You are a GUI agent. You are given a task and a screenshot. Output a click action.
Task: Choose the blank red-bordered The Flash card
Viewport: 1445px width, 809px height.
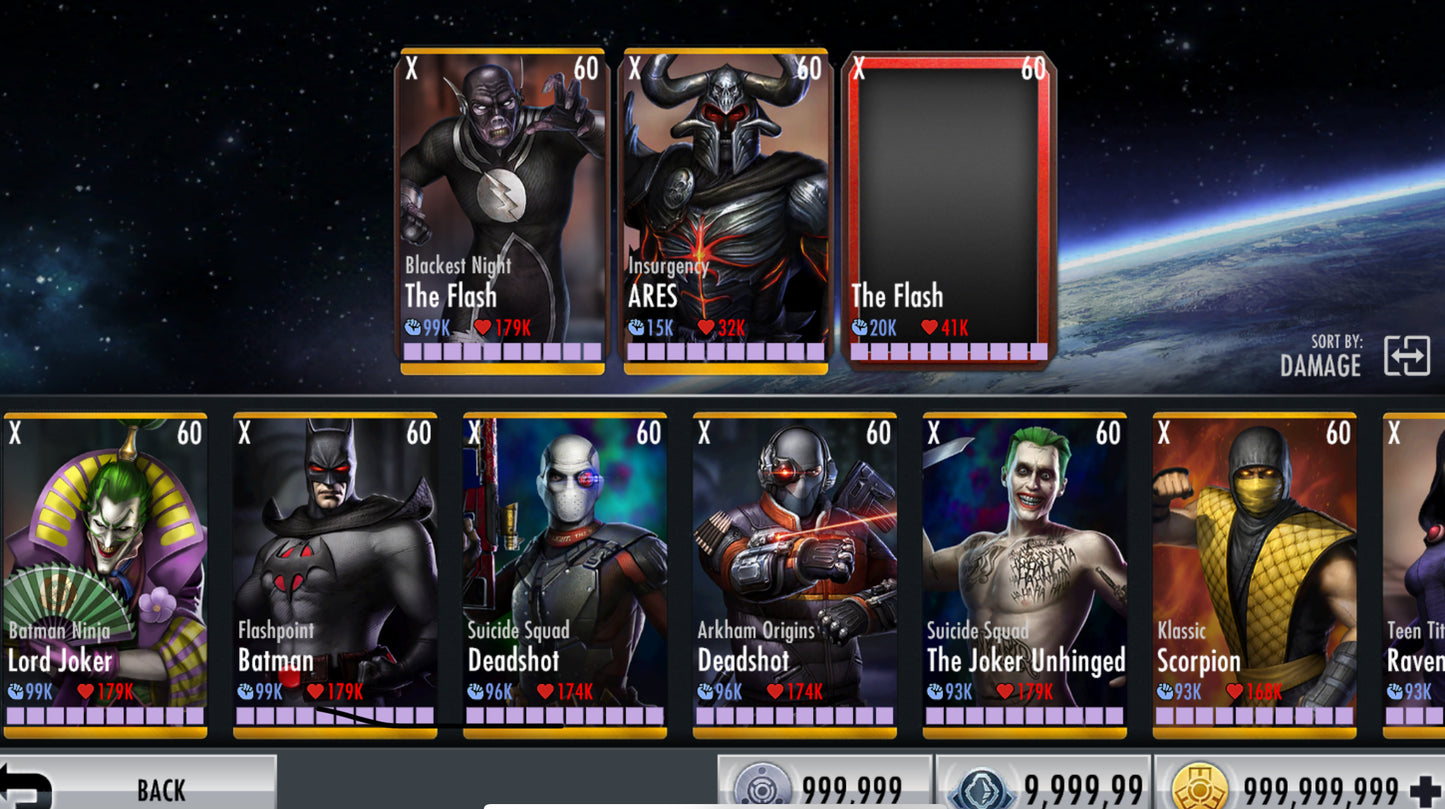[x=949, y=210]
